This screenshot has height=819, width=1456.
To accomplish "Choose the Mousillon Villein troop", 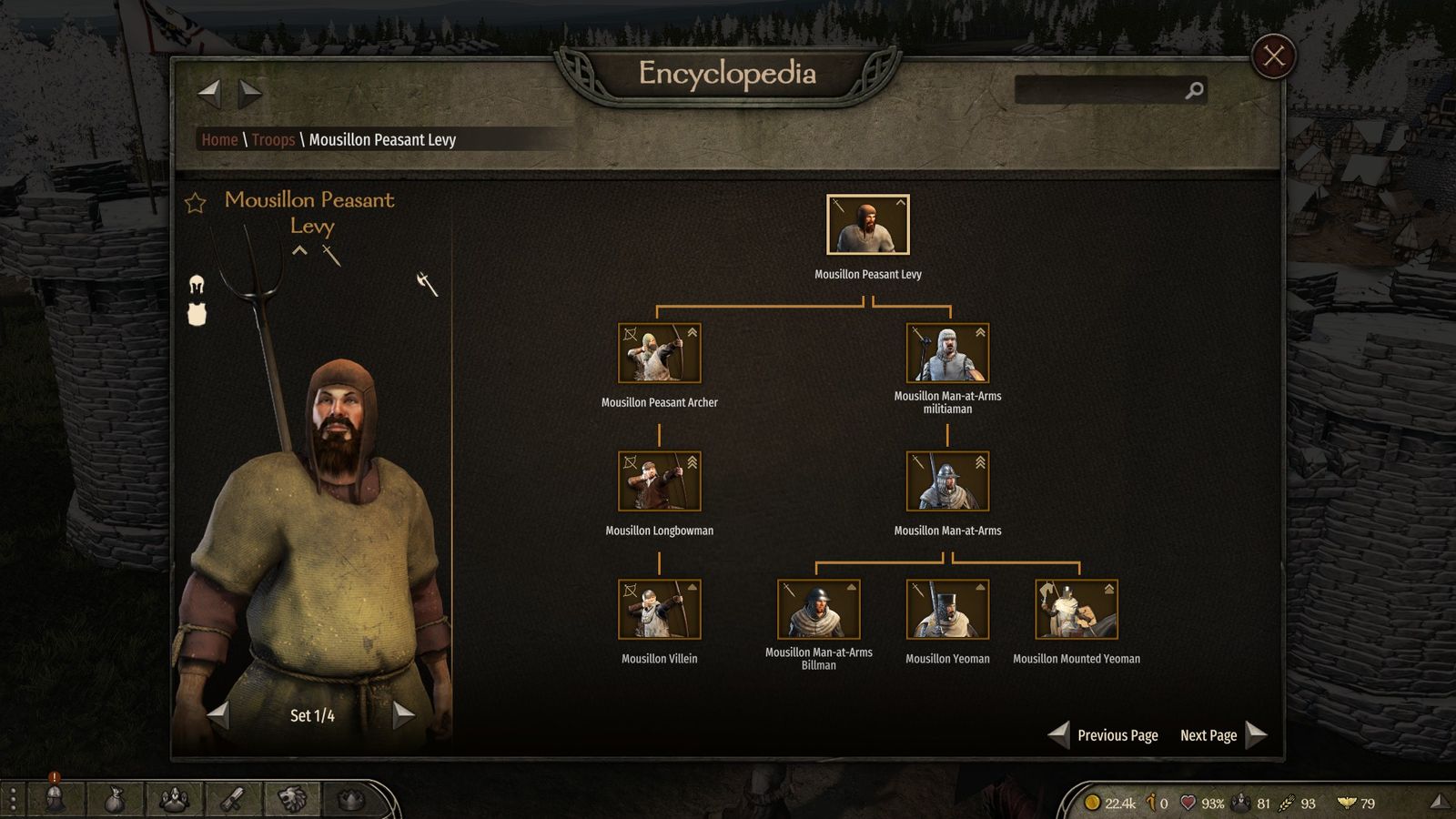I will click(659, 610).
